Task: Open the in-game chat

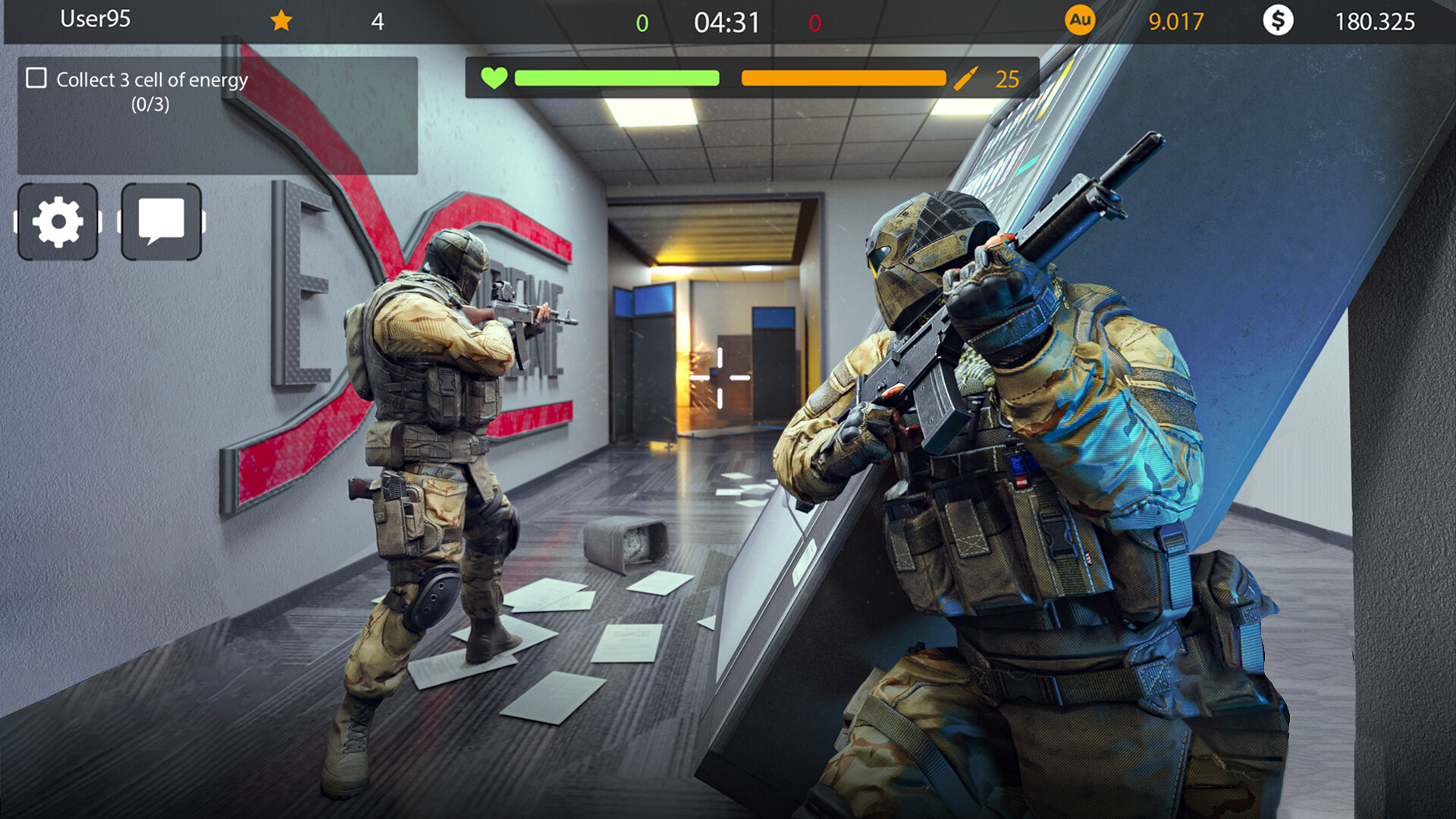Action: tap(161, 221)
